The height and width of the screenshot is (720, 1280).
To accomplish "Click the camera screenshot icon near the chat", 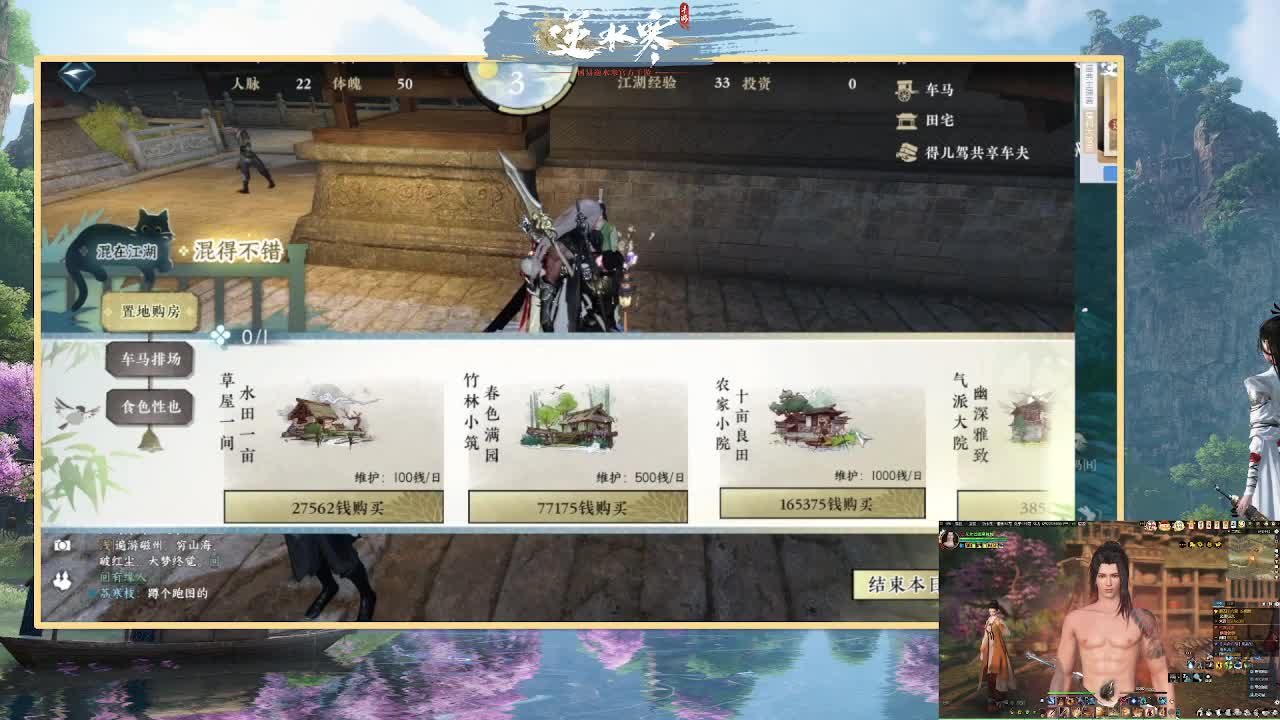I will [63, 546].
